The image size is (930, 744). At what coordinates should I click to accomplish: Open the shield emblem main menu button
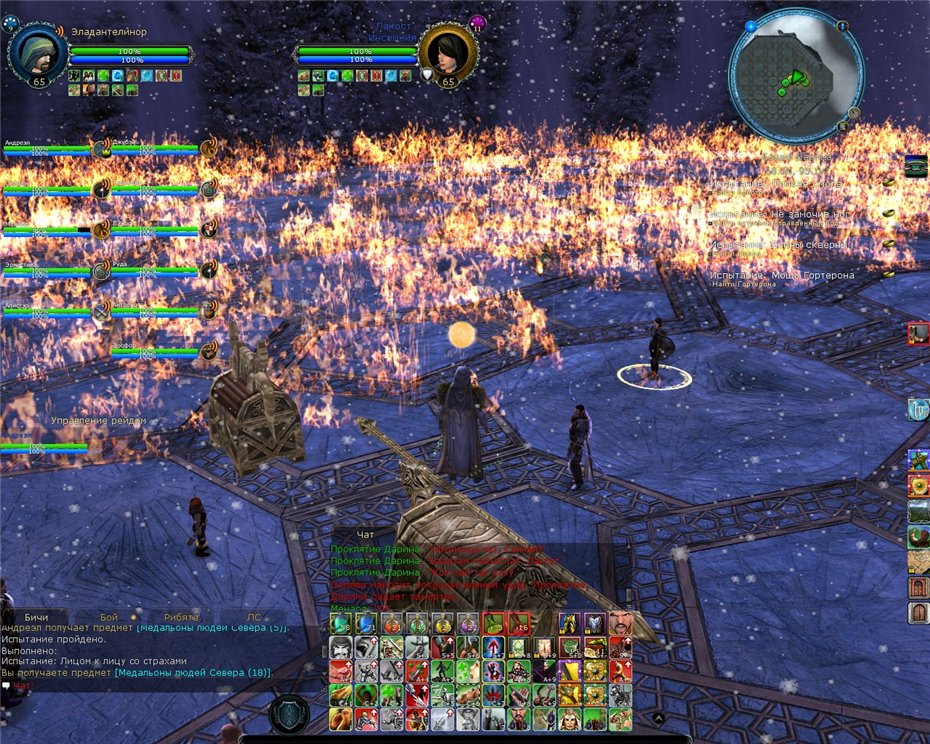pos(289,714)
